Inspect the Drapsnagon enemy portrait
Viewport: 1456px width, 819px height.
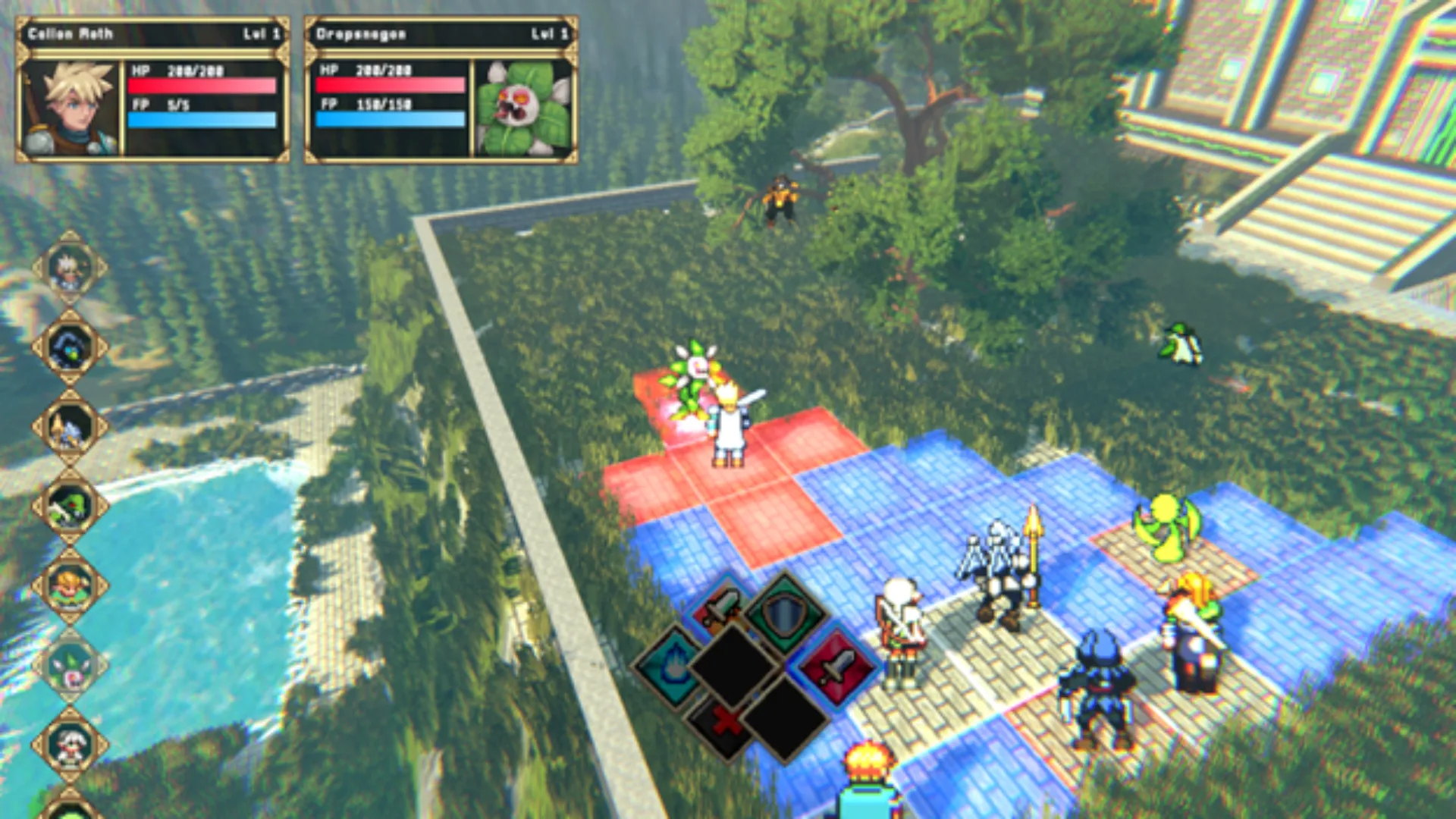pyautogui.click(x=523, y=108)
